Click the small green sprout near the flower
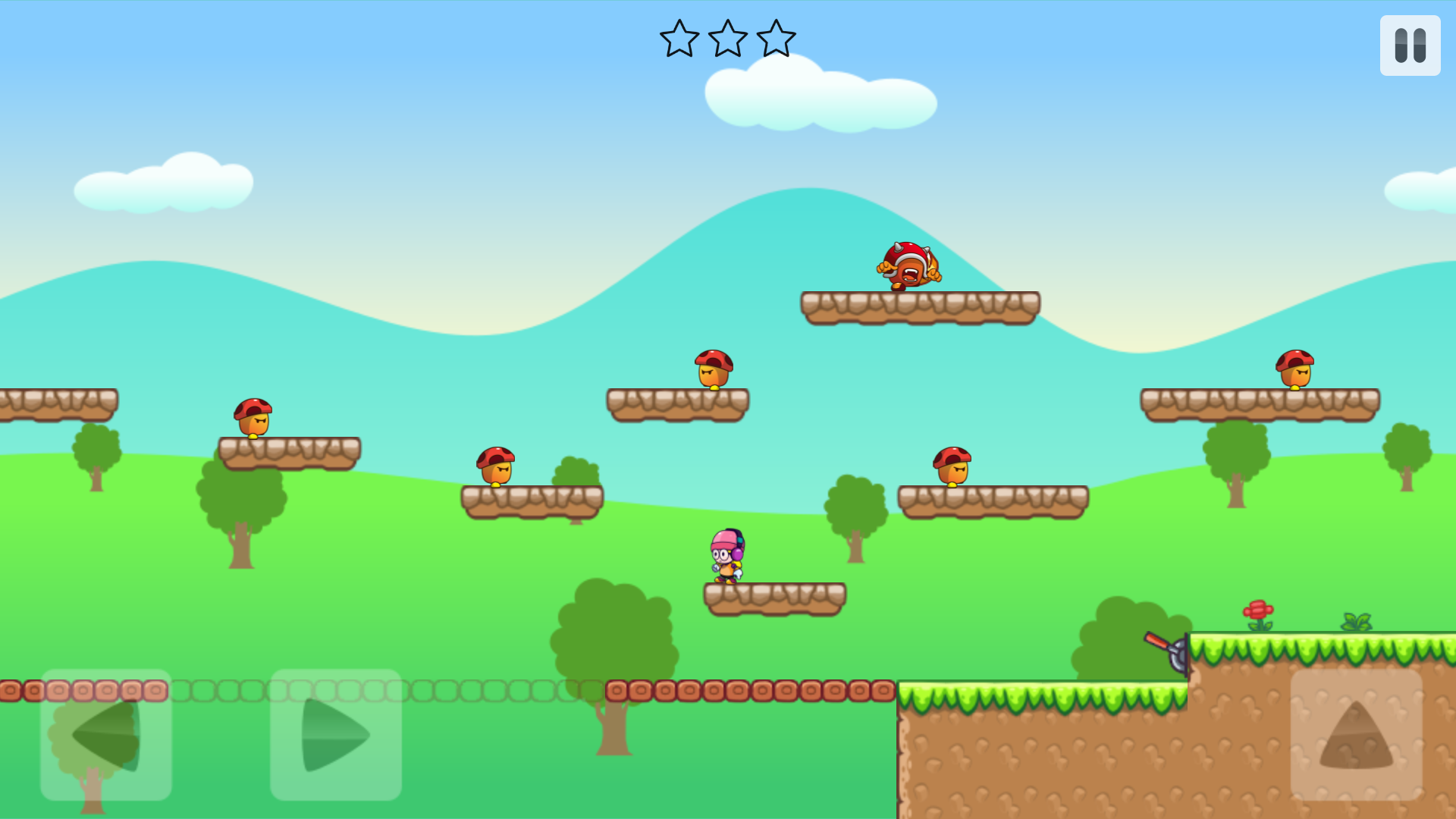Viewport: 1456px width, 819px height. [1357, 620]
